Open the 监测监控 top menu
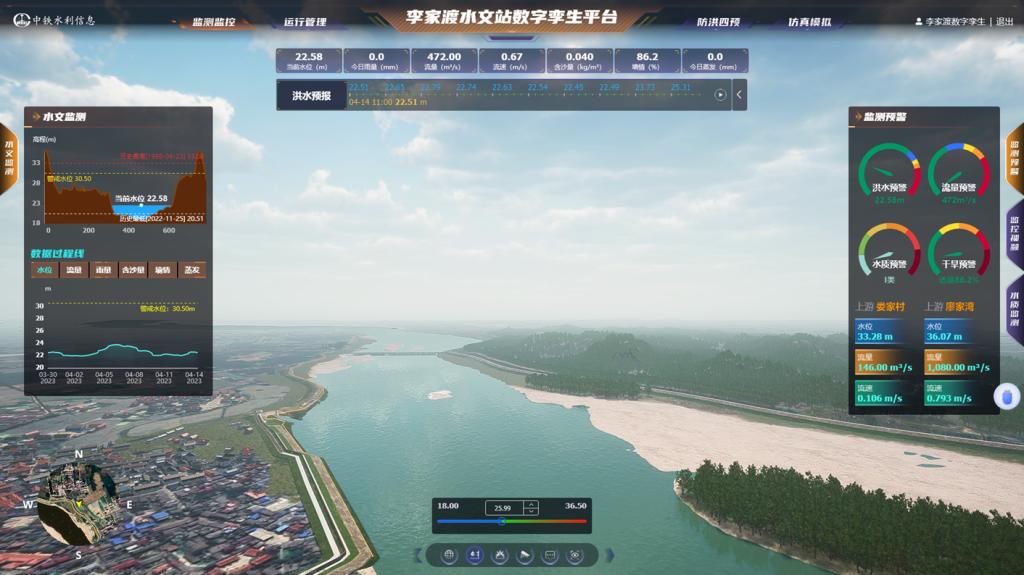1024x575 pixels. point(213,22)
